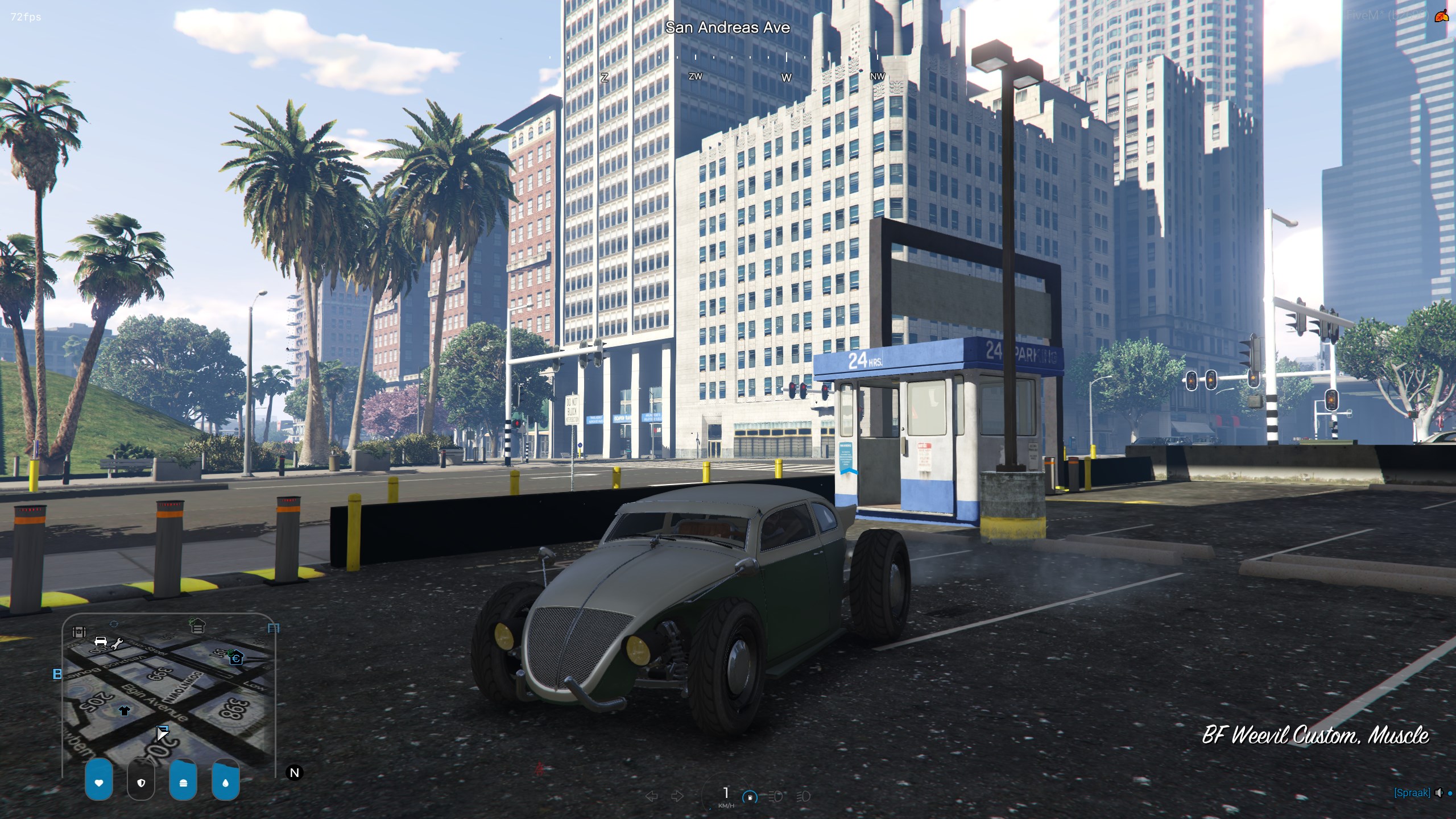Click the black N north indicator

pyautogui.click(x=295, y=773)
